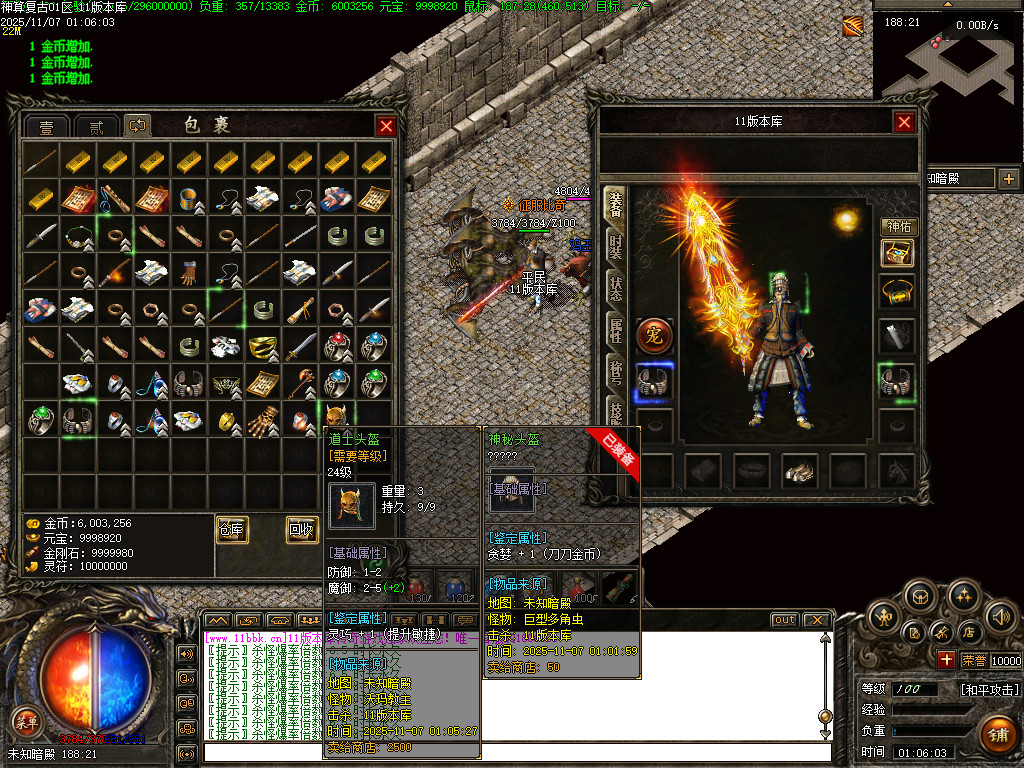Show the 属性 attributes tab
Image resolution: width=1024 pixels, height=768 pixels.
point(615,332)
